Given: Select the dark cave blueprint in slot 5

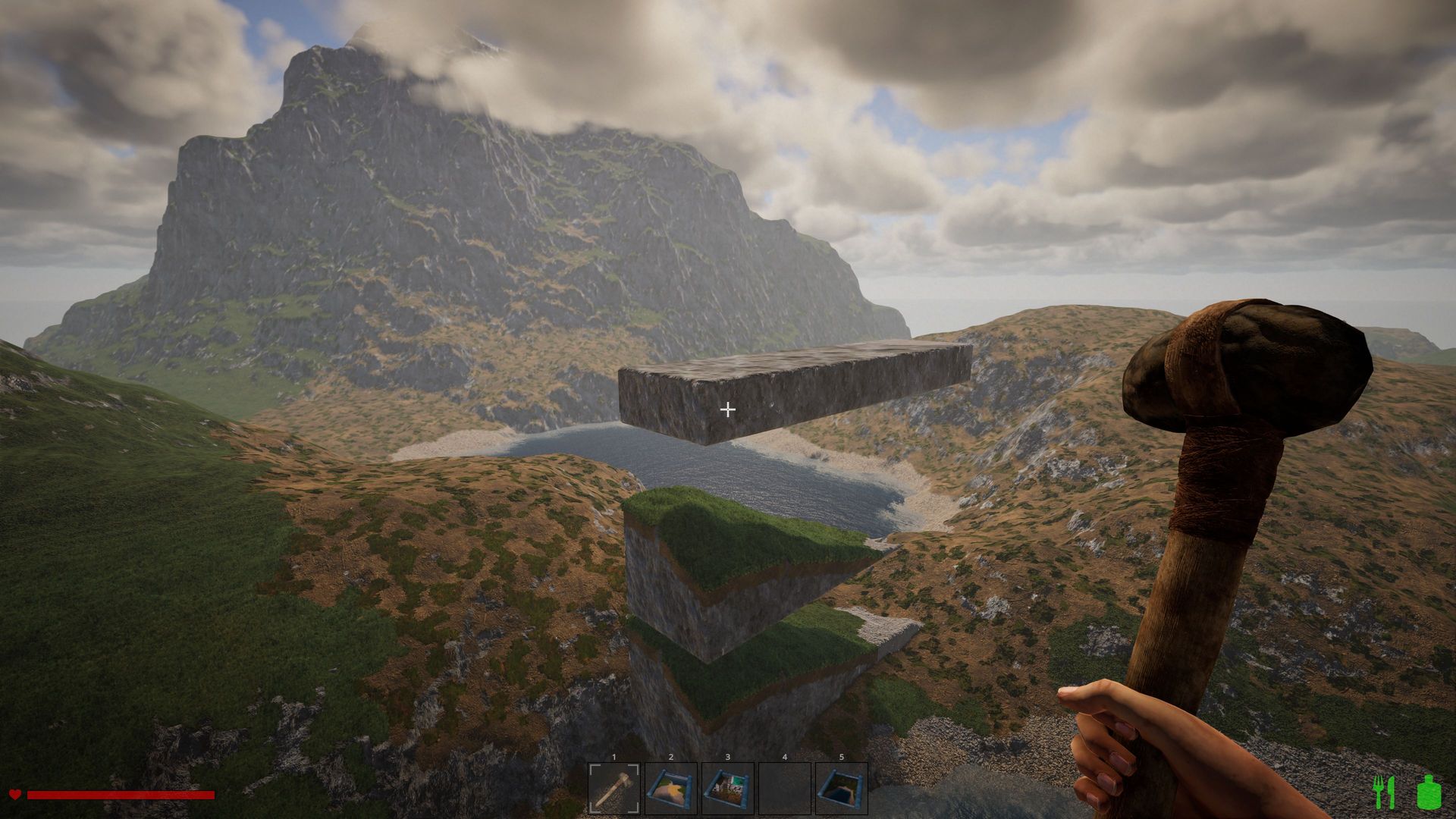Looking at the screenshot, I should (842, 789).
